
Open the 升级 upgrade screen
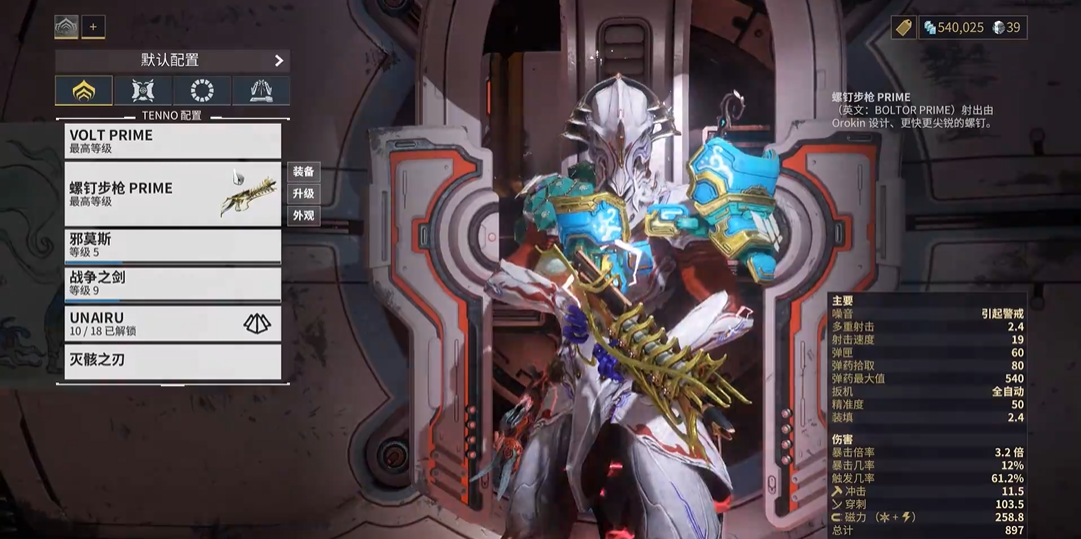point(303,193)
